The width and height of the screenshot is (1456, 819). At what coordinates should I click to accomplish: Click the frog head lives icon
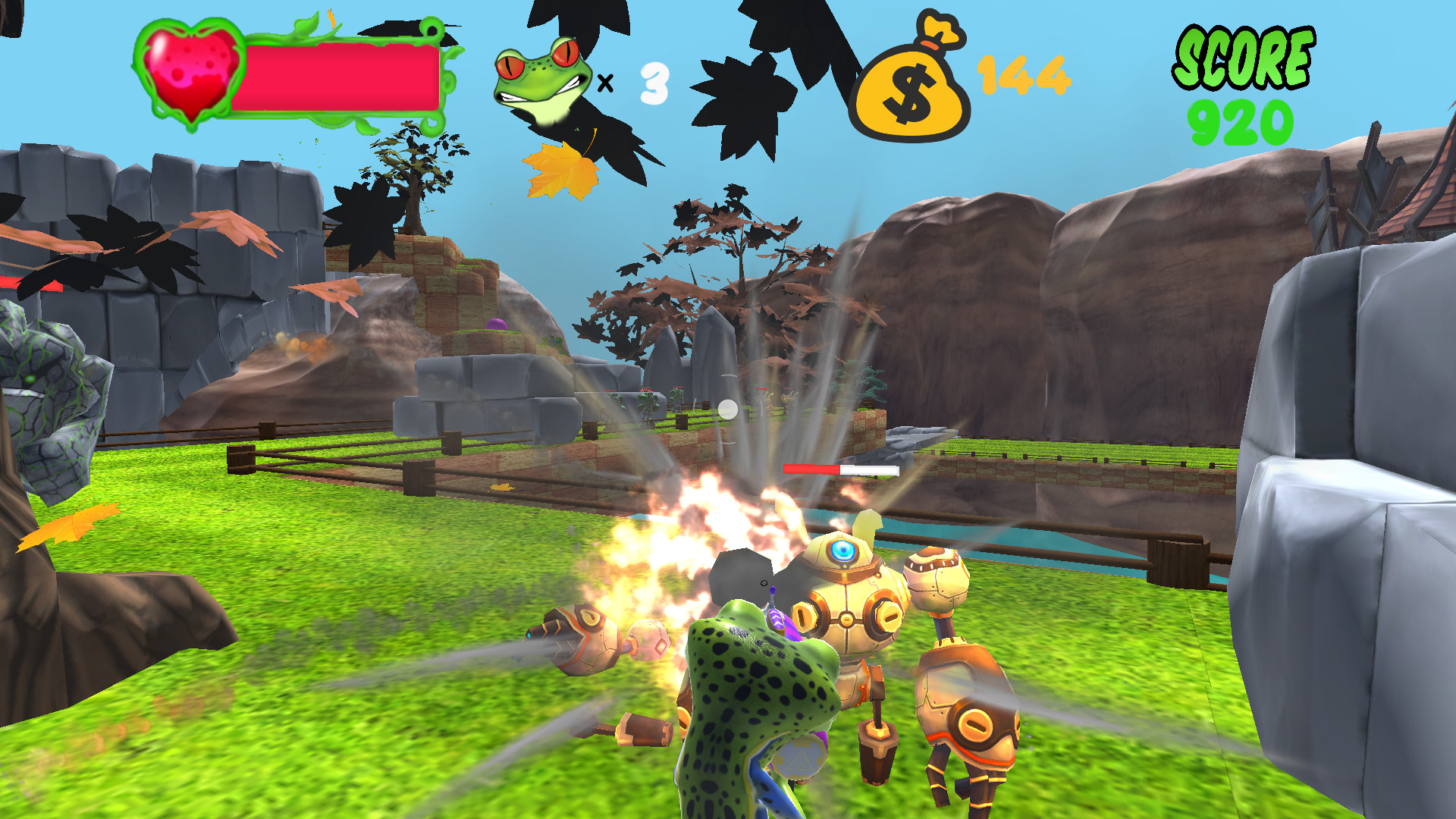(542, 76)
